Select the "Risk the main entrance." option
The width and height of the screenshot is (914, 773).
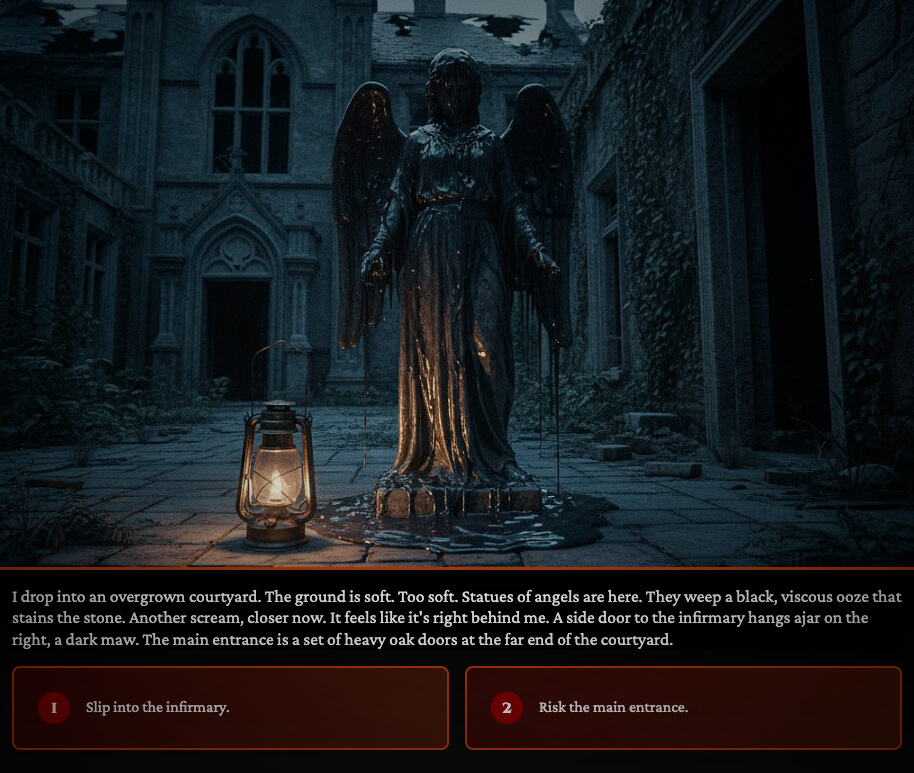(683, 708)
